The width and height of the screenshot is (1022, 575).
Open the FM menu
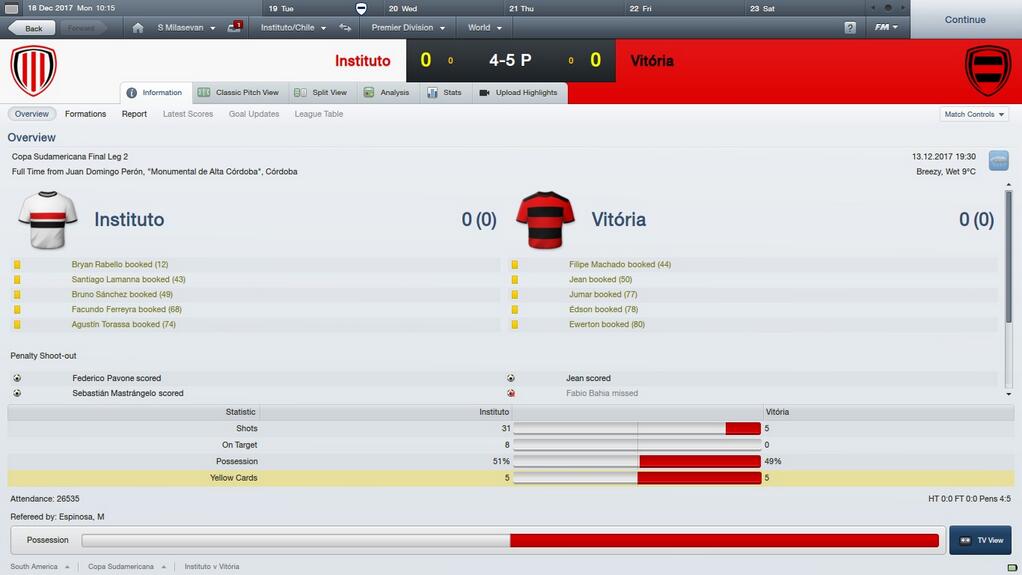point(886,28)
